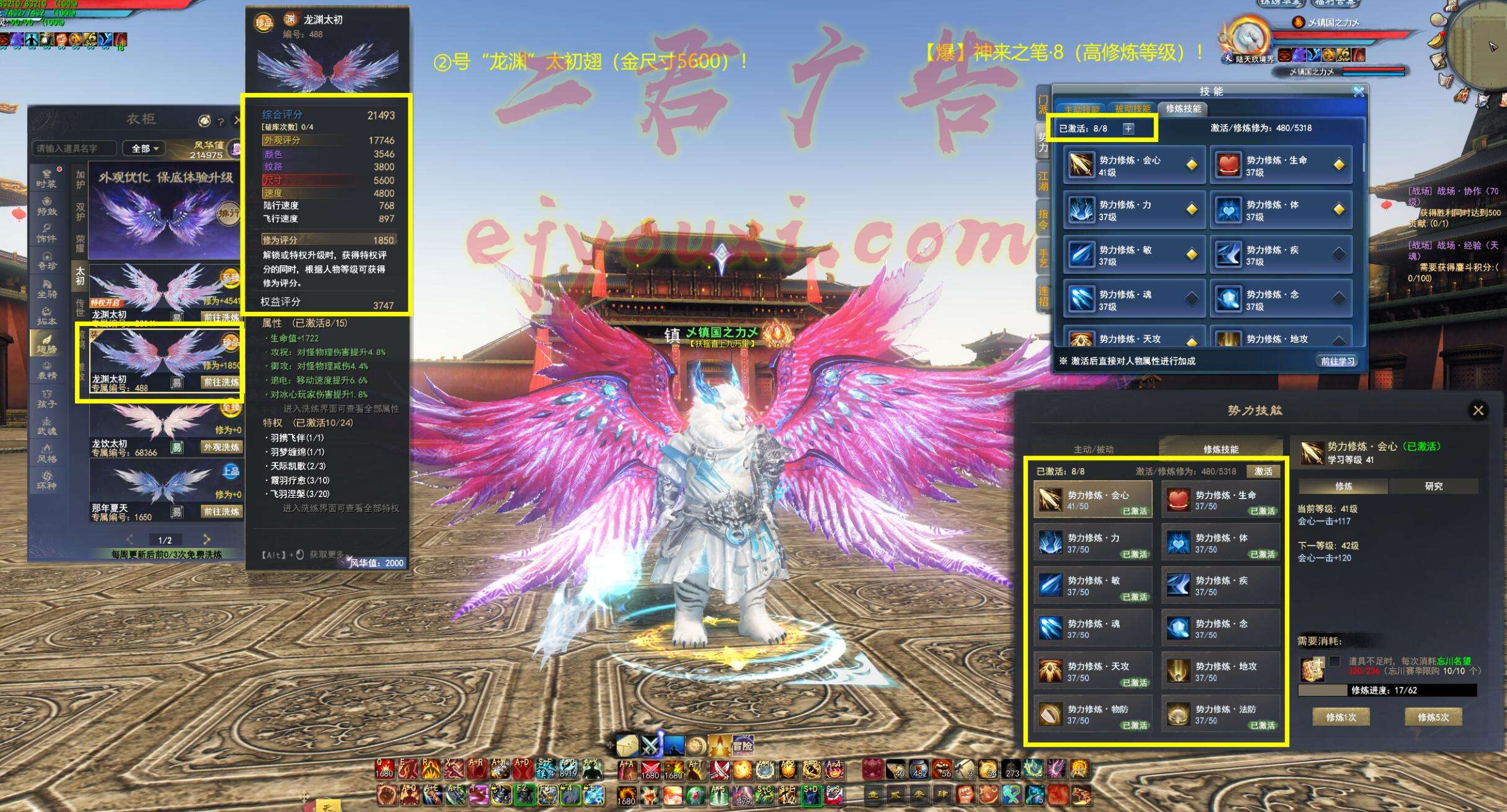Close the 势力技能 panel
The height and width of the screenshot is (812, 1507).
pyautogui.click(x=1478, y=410)
